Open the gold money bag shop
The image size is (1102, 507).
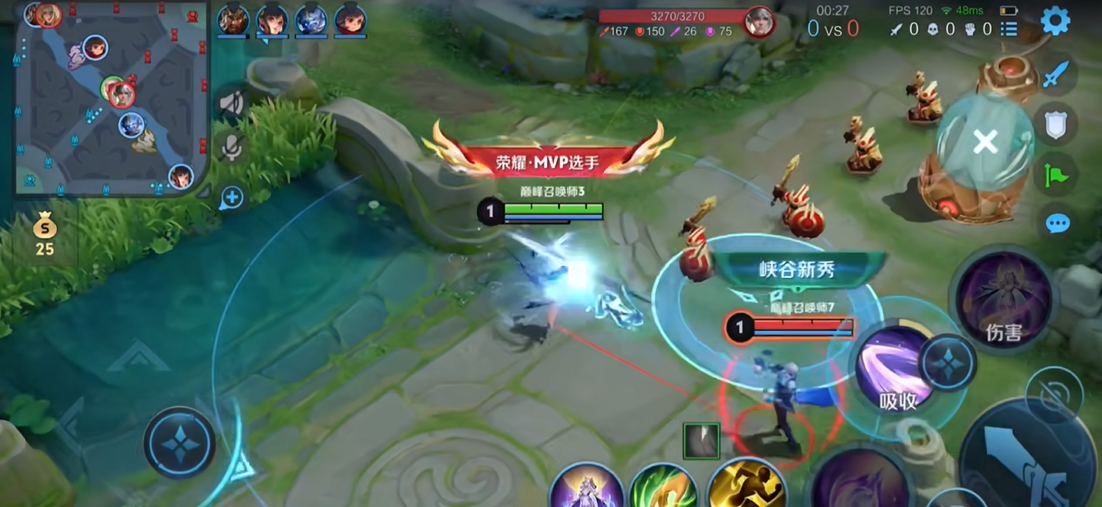tap(44, 230)
